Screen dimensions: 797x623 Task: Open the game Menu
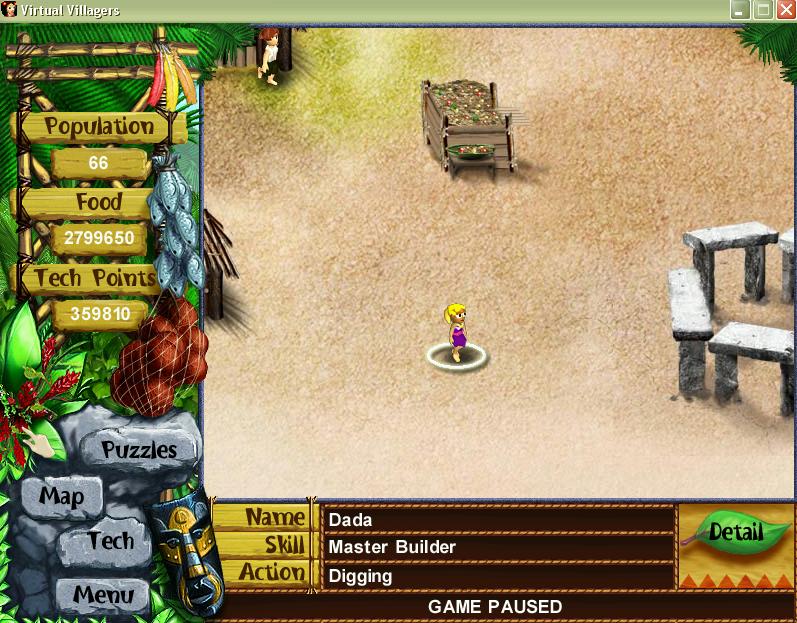point(103,594)
